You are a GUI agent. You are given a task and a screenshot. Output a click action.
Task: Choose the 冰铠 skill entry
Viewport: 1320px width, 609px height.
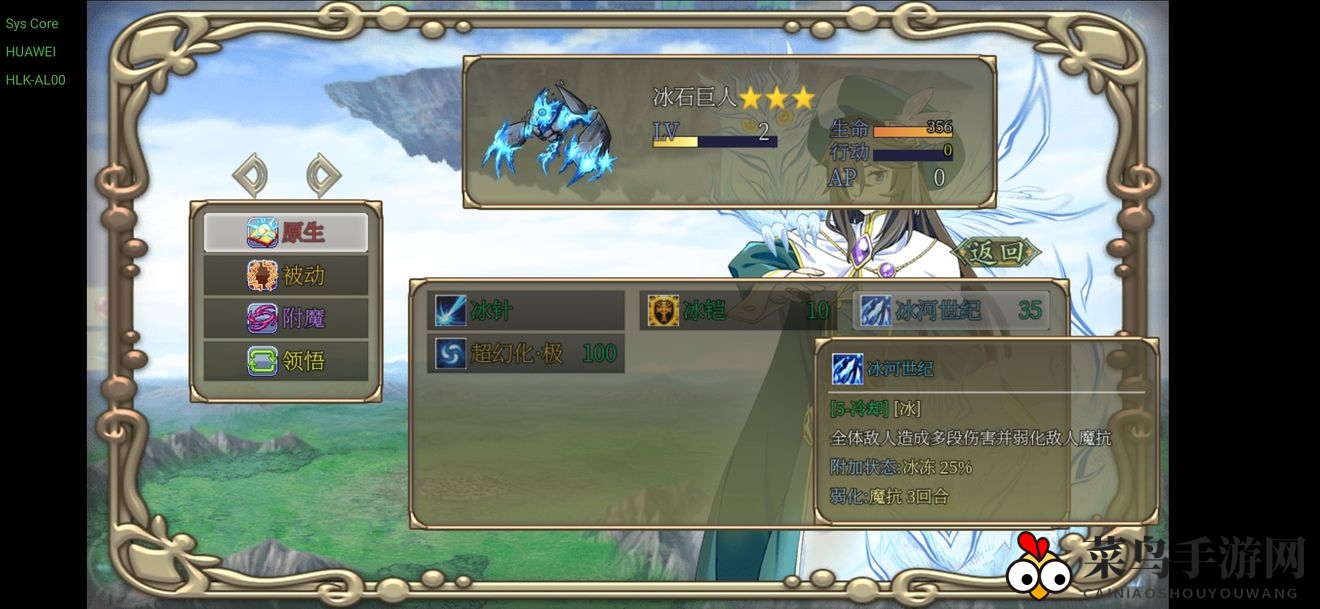pos(738,311)
